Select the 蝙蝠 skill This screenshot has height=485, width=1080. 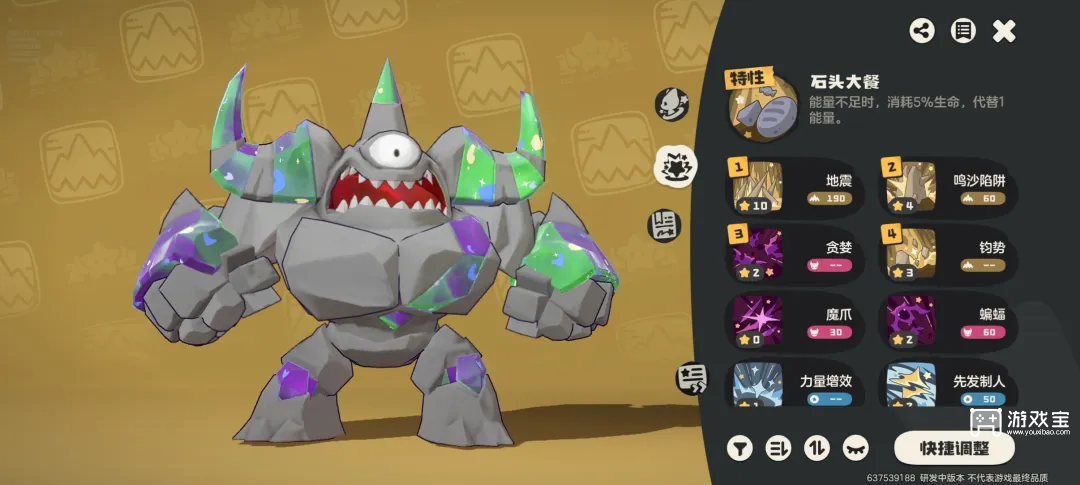click(948, 322)
